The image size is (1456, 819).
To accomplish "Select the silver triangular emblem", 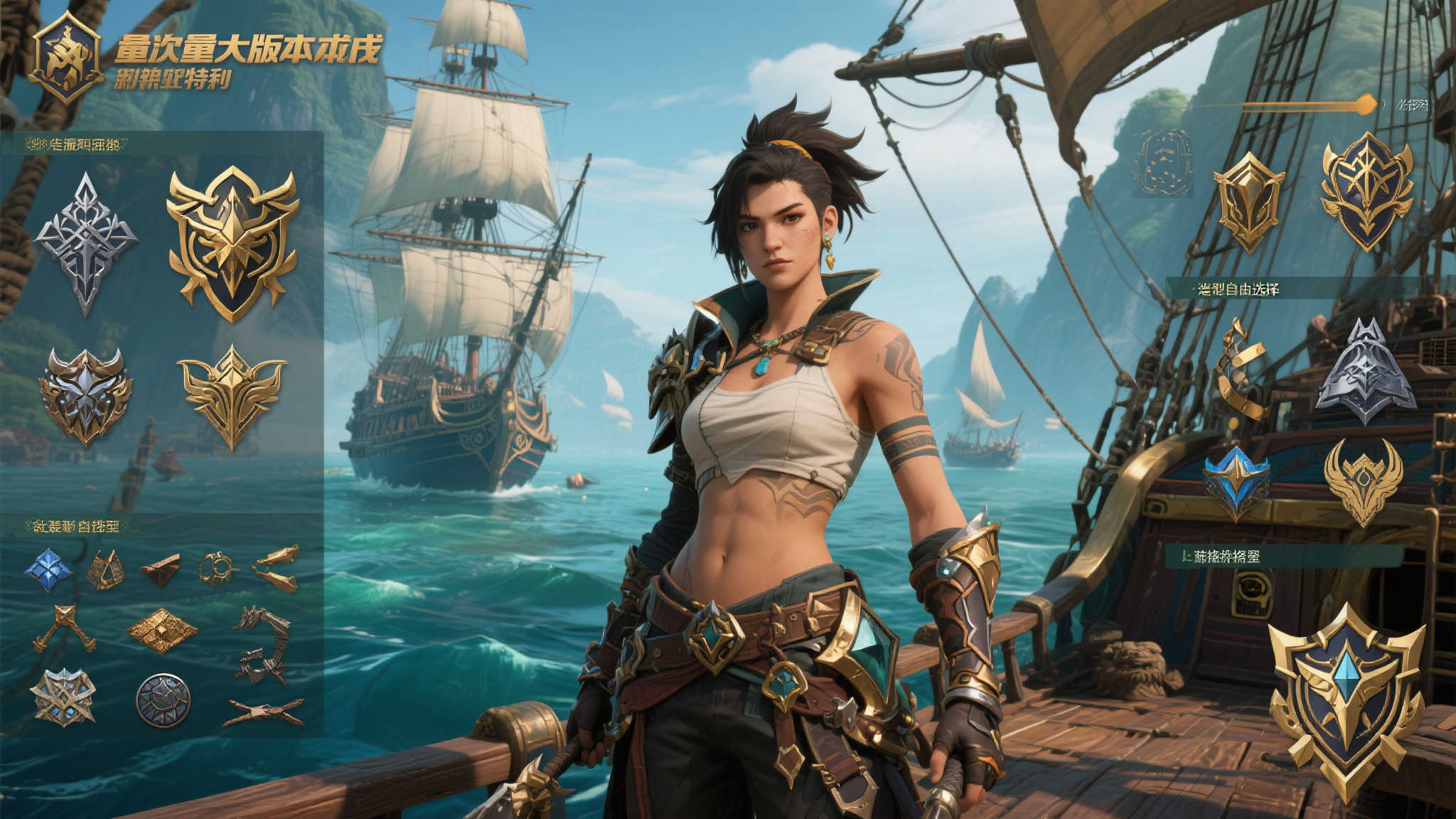I will (1365, 373).
